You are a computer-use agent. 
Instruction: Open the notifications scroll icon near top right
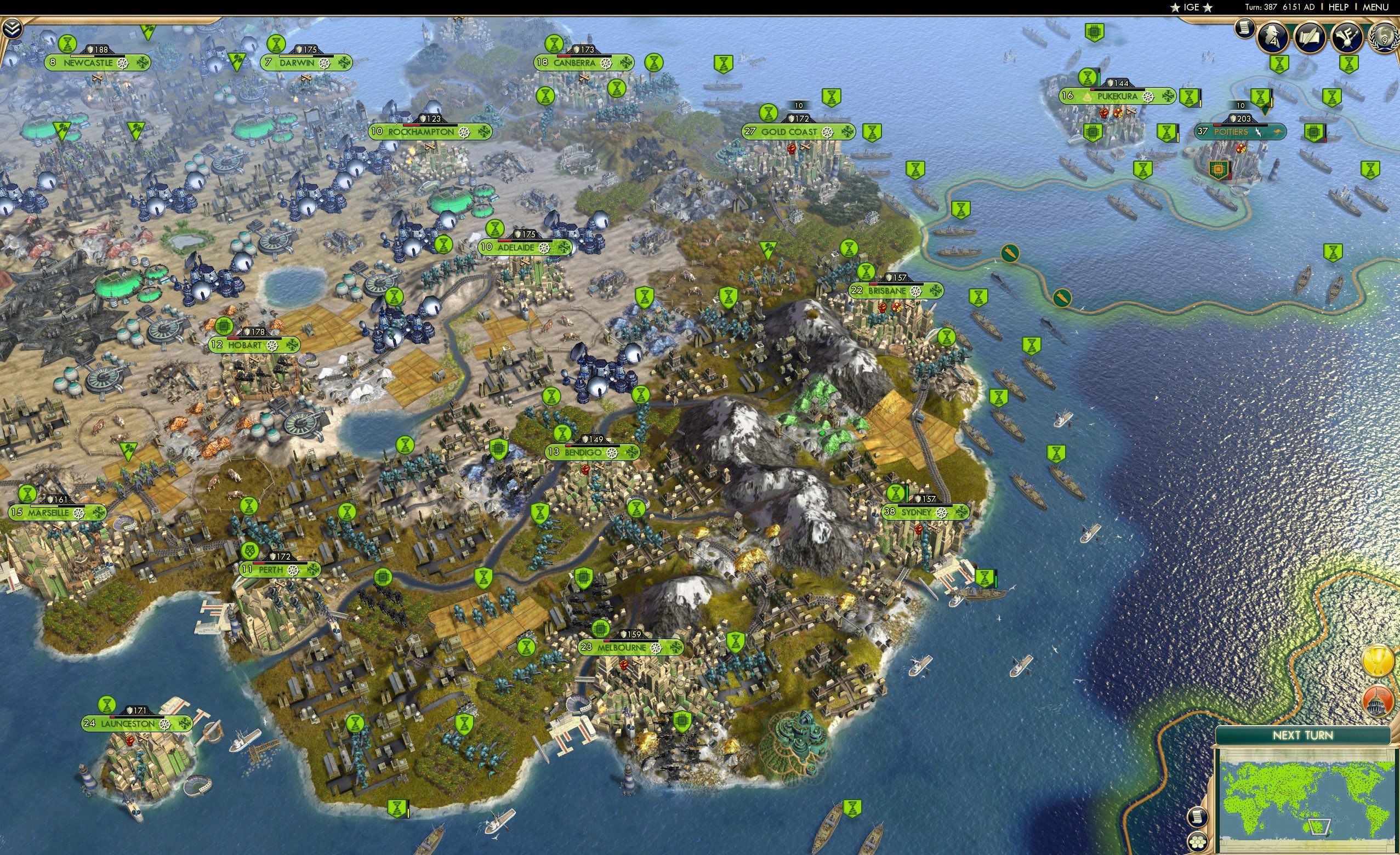pyautogui.click(x=1245, y=30)
